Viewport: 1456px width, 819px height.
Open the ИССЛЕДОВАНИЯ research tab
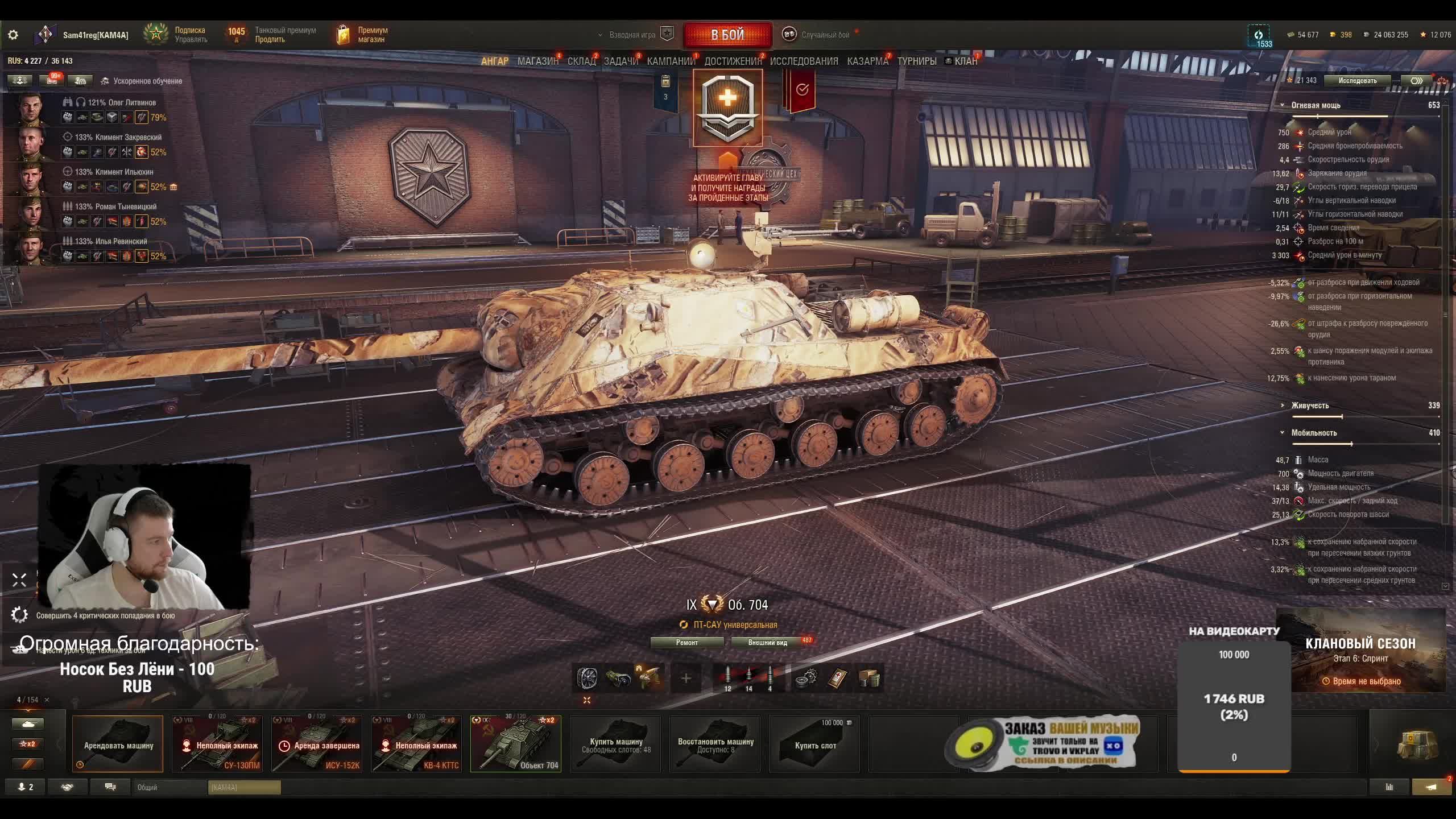pyautogui.click(x=804, y=61)
